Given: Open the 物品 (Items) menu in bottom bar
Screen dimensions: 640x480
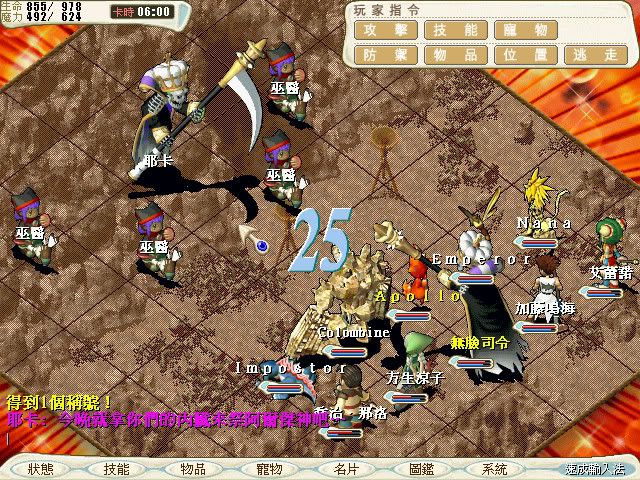Looking at the screenshot, I should tap(193, 469).
